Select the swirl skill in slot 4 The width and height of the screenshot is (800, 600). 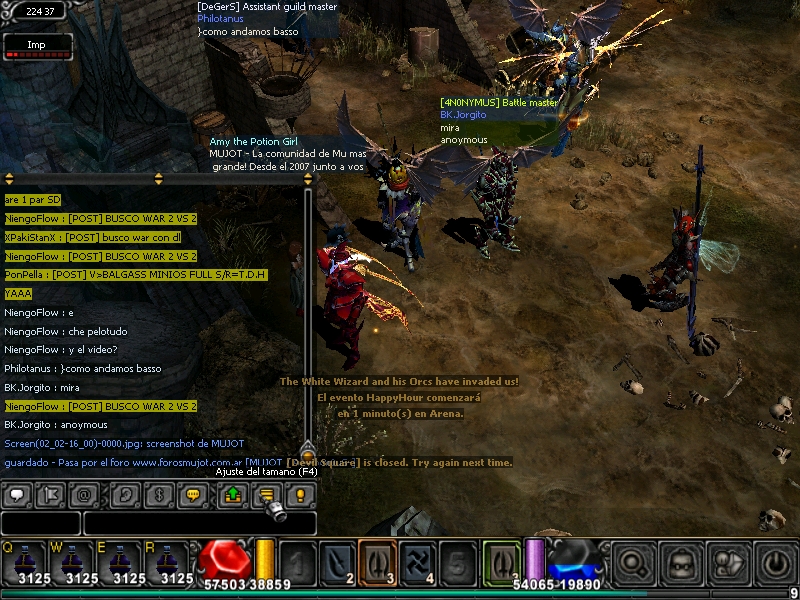418,562
